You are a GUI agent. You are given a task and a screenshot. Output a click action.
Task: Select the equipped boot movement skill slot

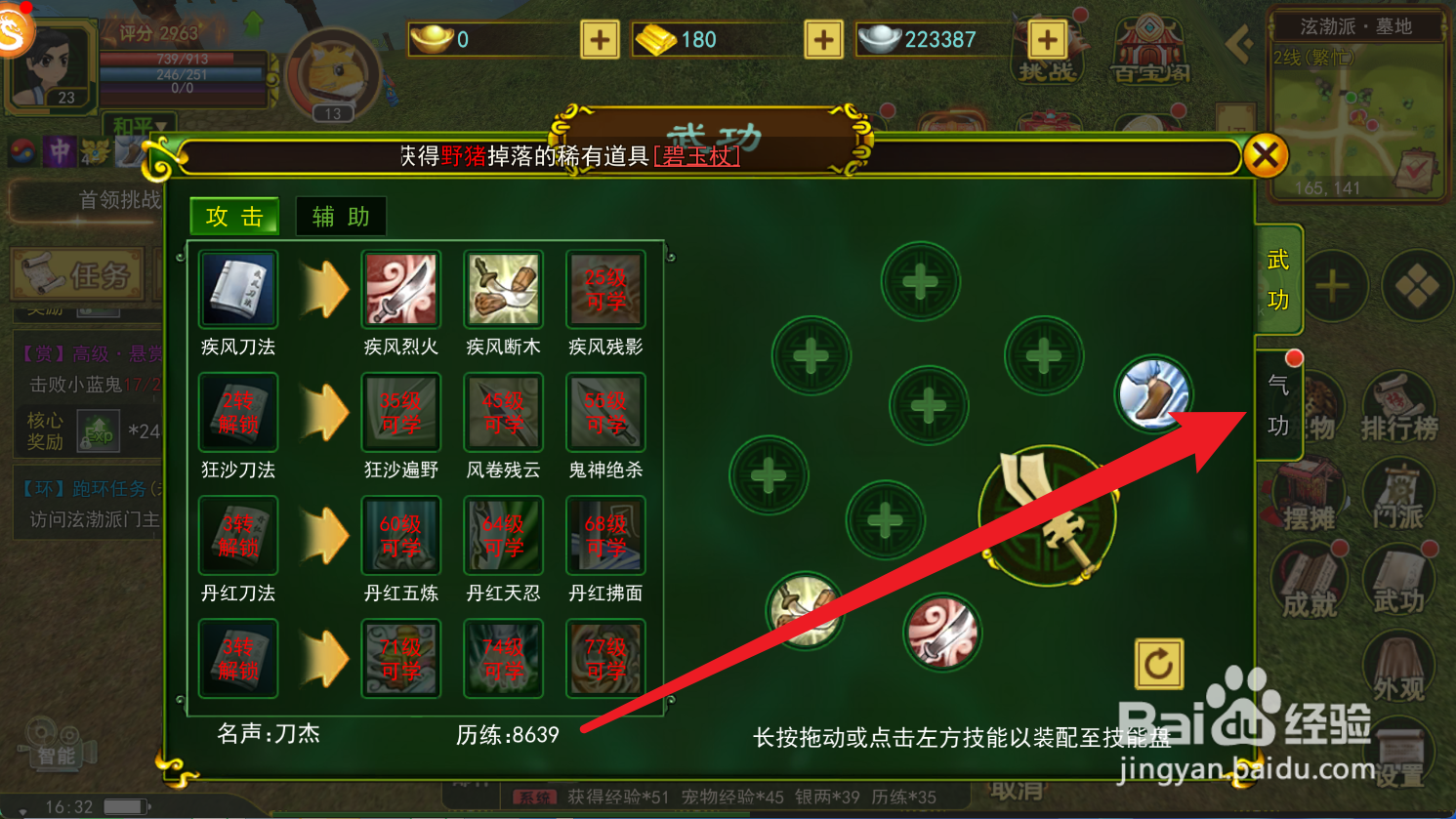(x=1153, y=393)
